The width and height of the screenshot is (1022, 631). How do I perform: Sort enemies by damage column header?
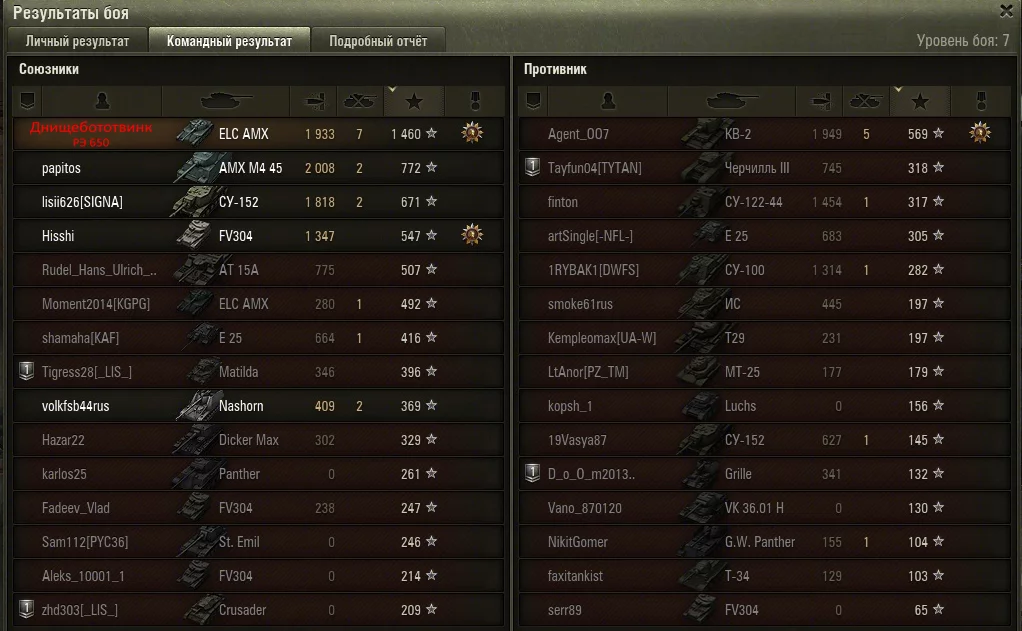tap(820, 101)
